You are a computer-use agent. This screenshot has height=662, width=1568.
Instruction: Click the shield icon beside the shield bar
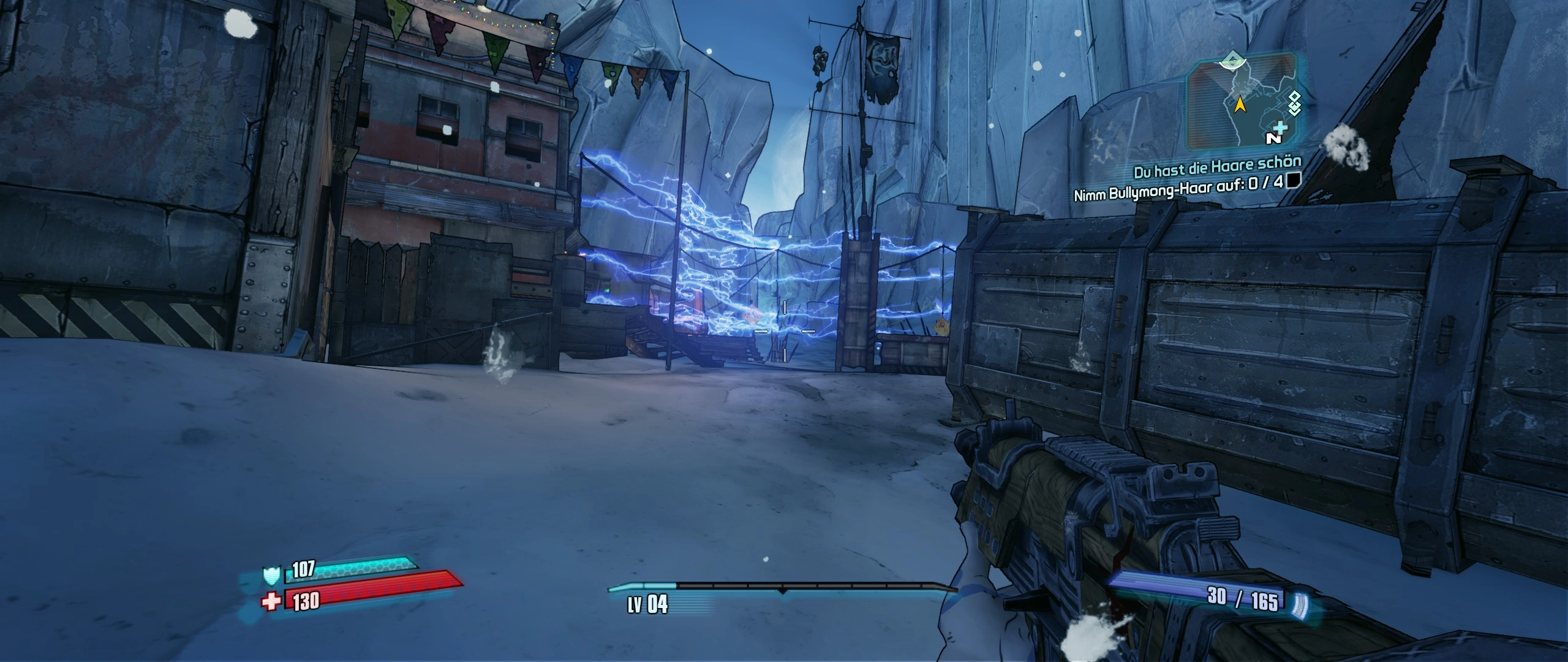coord(272,576)
